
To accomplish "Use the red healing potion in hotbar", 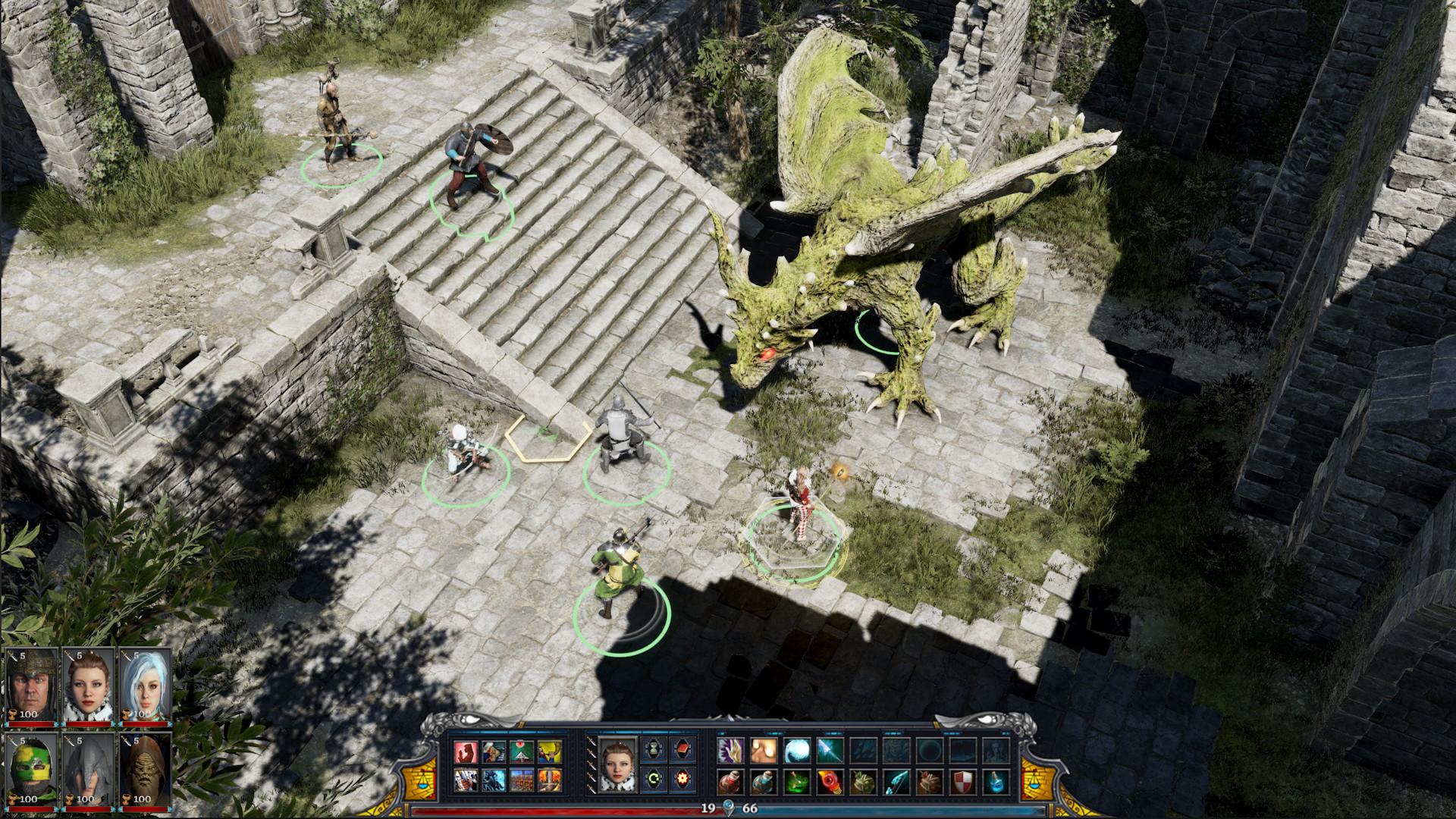I will 731,783.
